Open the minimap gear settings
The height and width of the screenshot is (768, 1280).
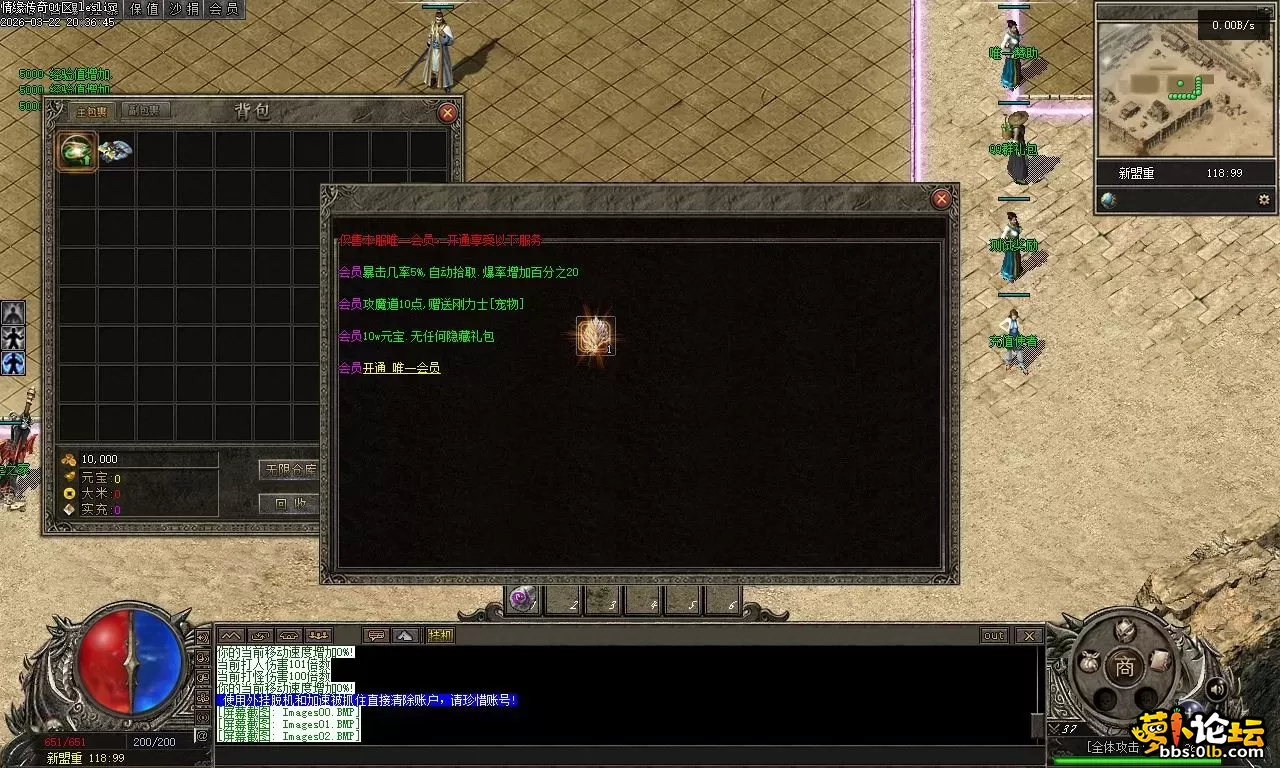coord(1264,200)
